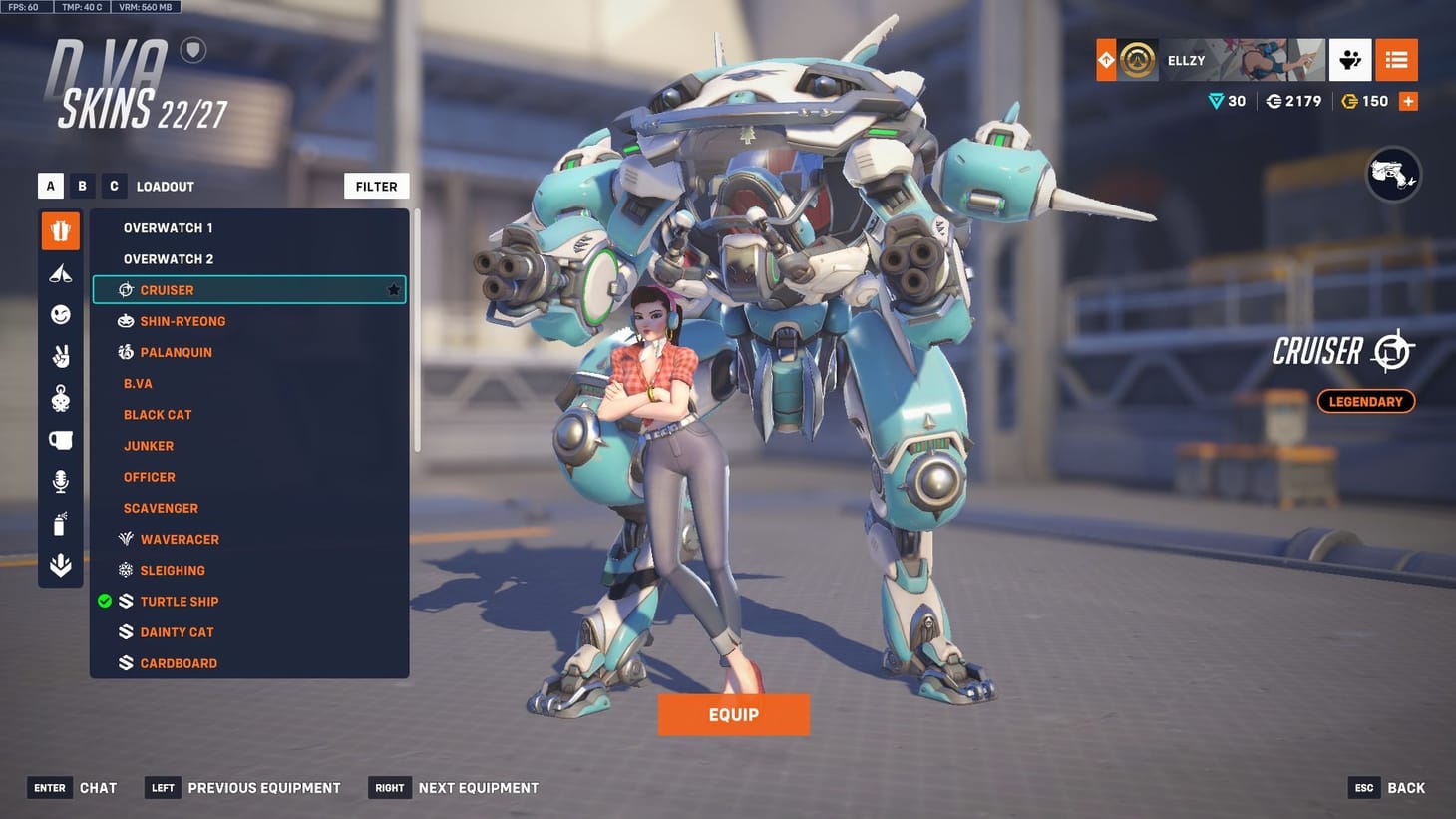Screen dimensions: 1456x819
Task: Open the Voice Lines microphone icon
Action: (60, 481)
